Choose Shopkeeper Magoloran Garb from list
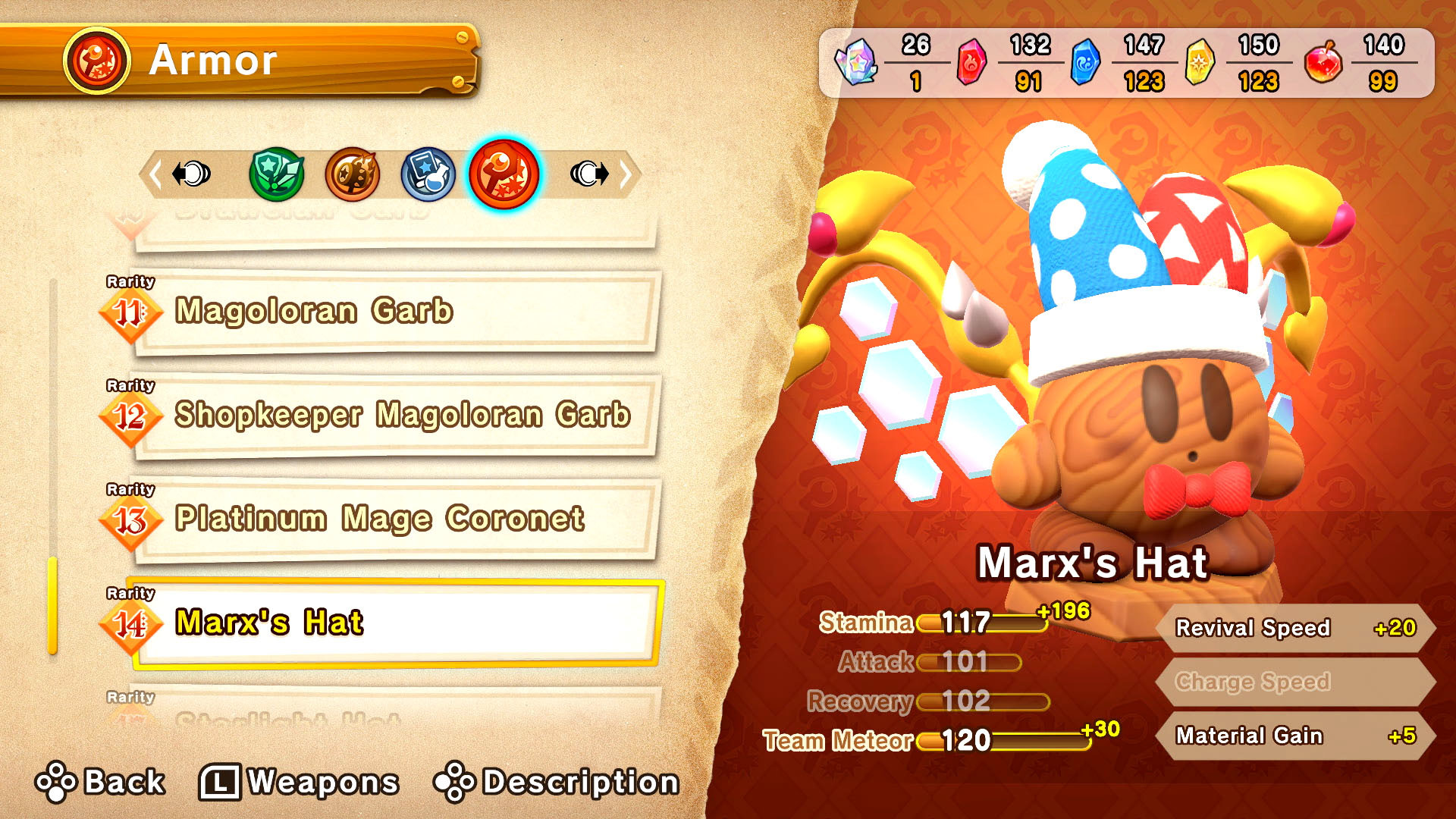 [x=394, y=416]
